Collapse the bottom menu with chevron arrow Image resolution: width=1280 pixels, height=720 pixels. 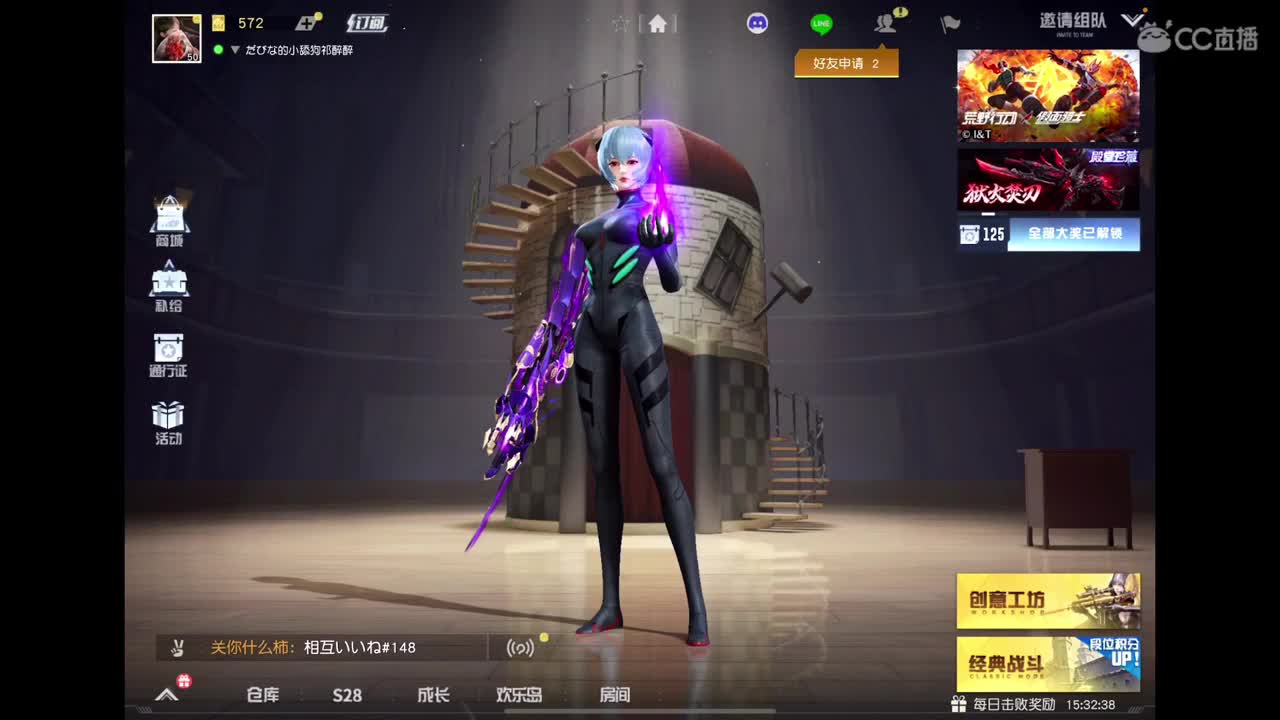165,694
